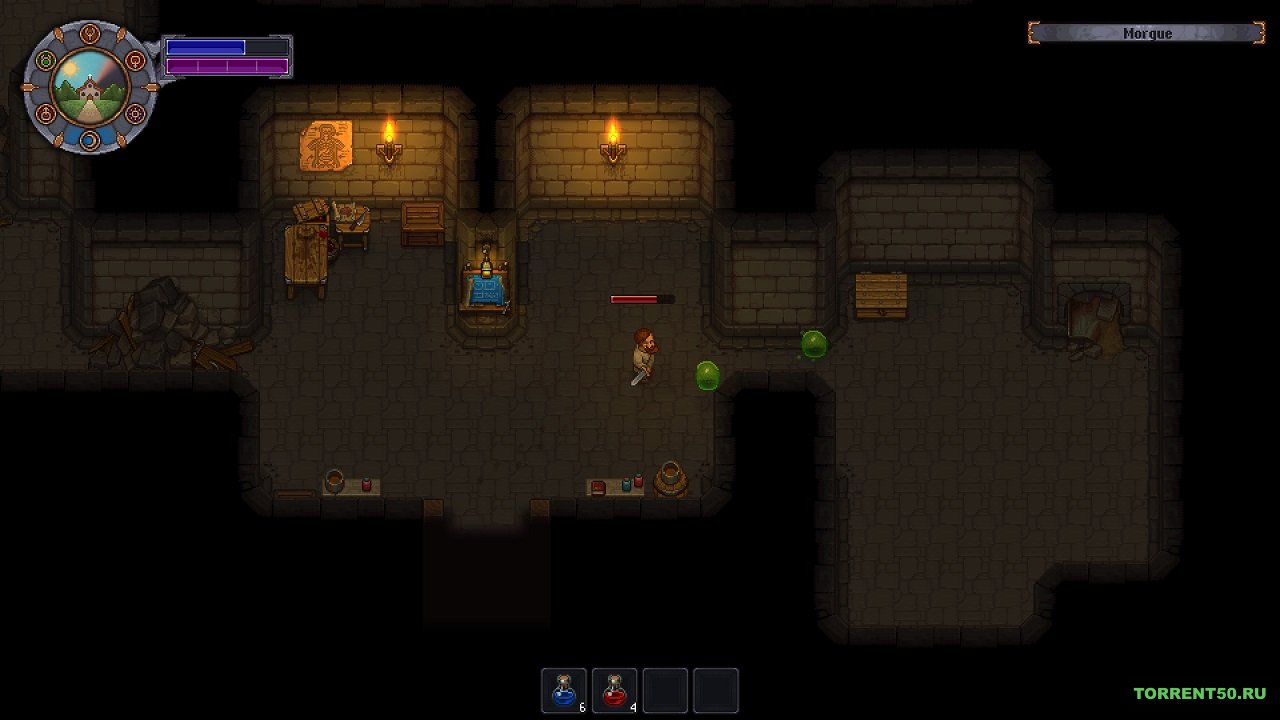Click the church scene on the day clock
Image resolution: width=1280 pixels, height=720 pixels.
click(90, 88)
